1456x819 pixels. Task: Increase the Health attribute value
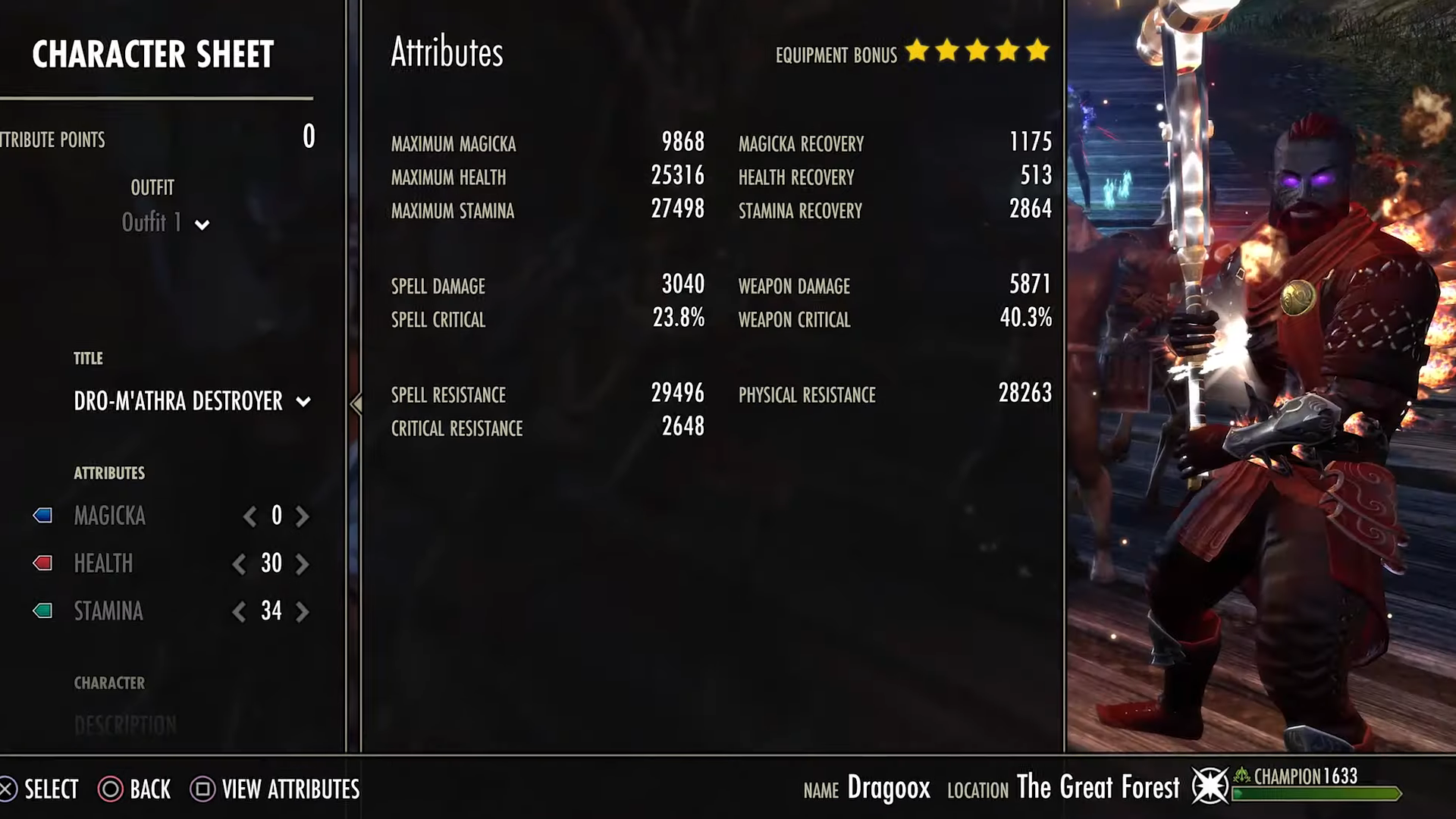coord(303,564)
